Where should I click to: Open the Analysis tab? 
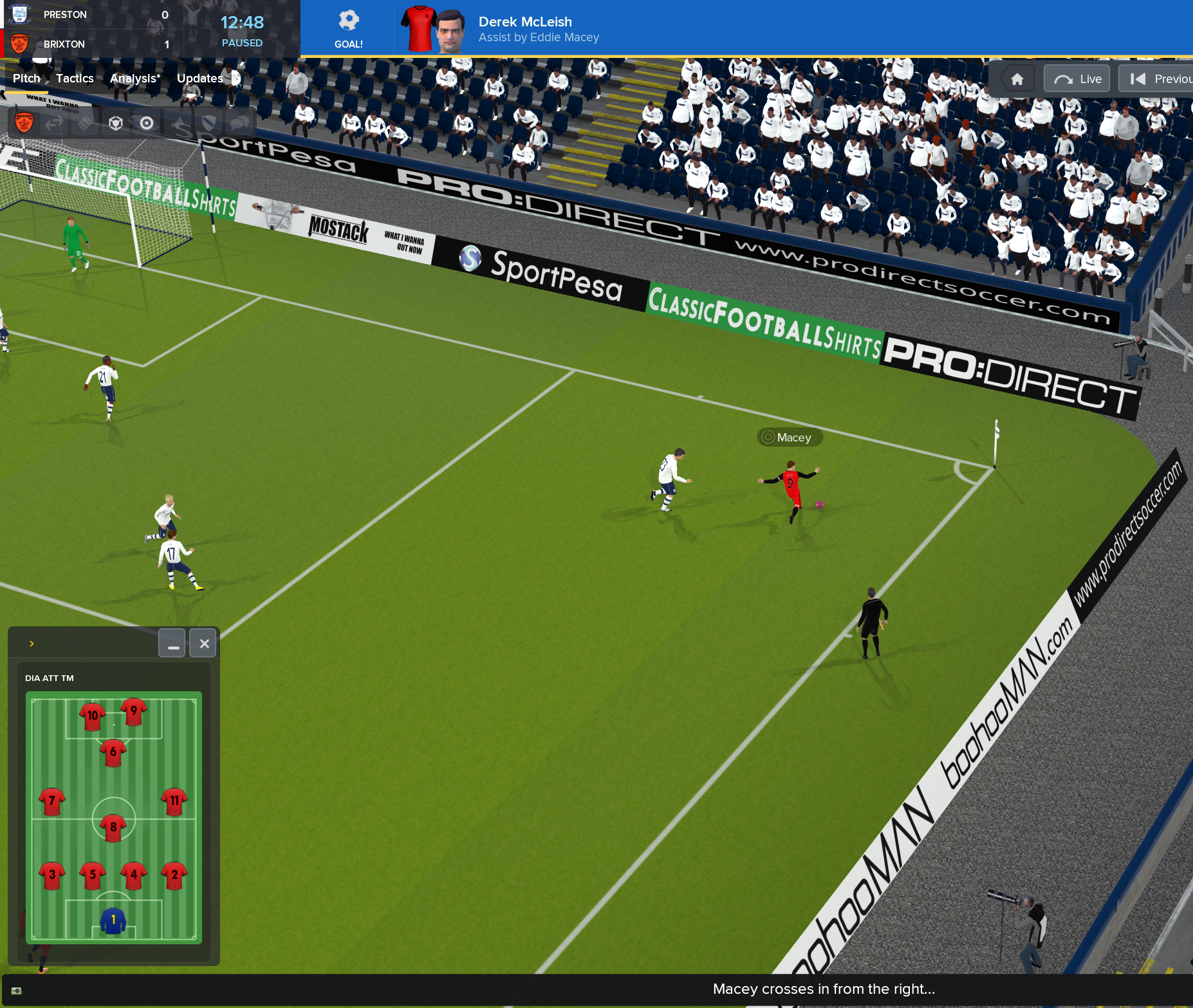tap(135, 79)
